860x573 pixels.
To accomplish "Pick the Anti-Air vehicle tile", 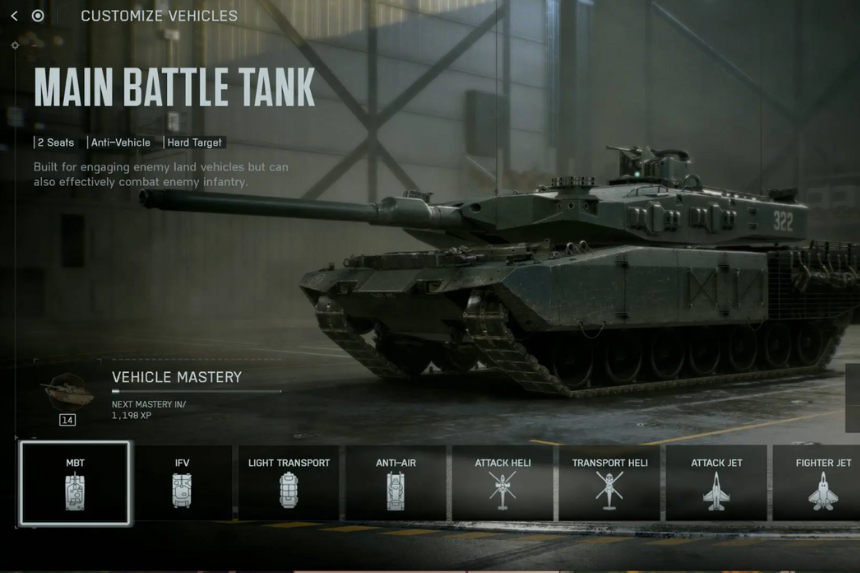I will tap(396, 483).
